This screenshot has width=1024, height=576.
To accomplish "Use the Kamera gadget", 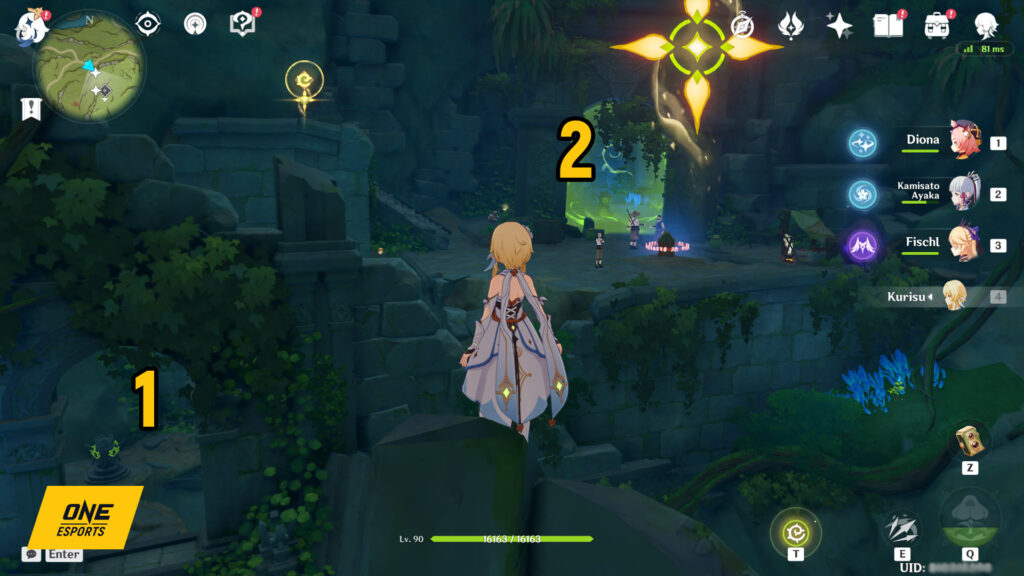I will coord(969,440).
